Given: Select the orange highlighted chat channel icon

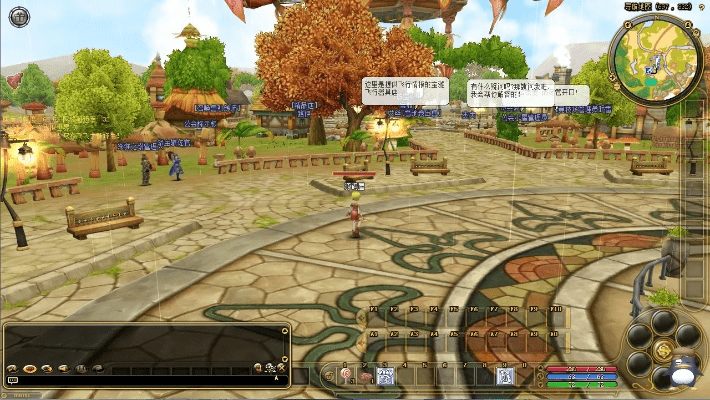Looking at the screenshot, I should pyautogui.click(x=29, y=369).
